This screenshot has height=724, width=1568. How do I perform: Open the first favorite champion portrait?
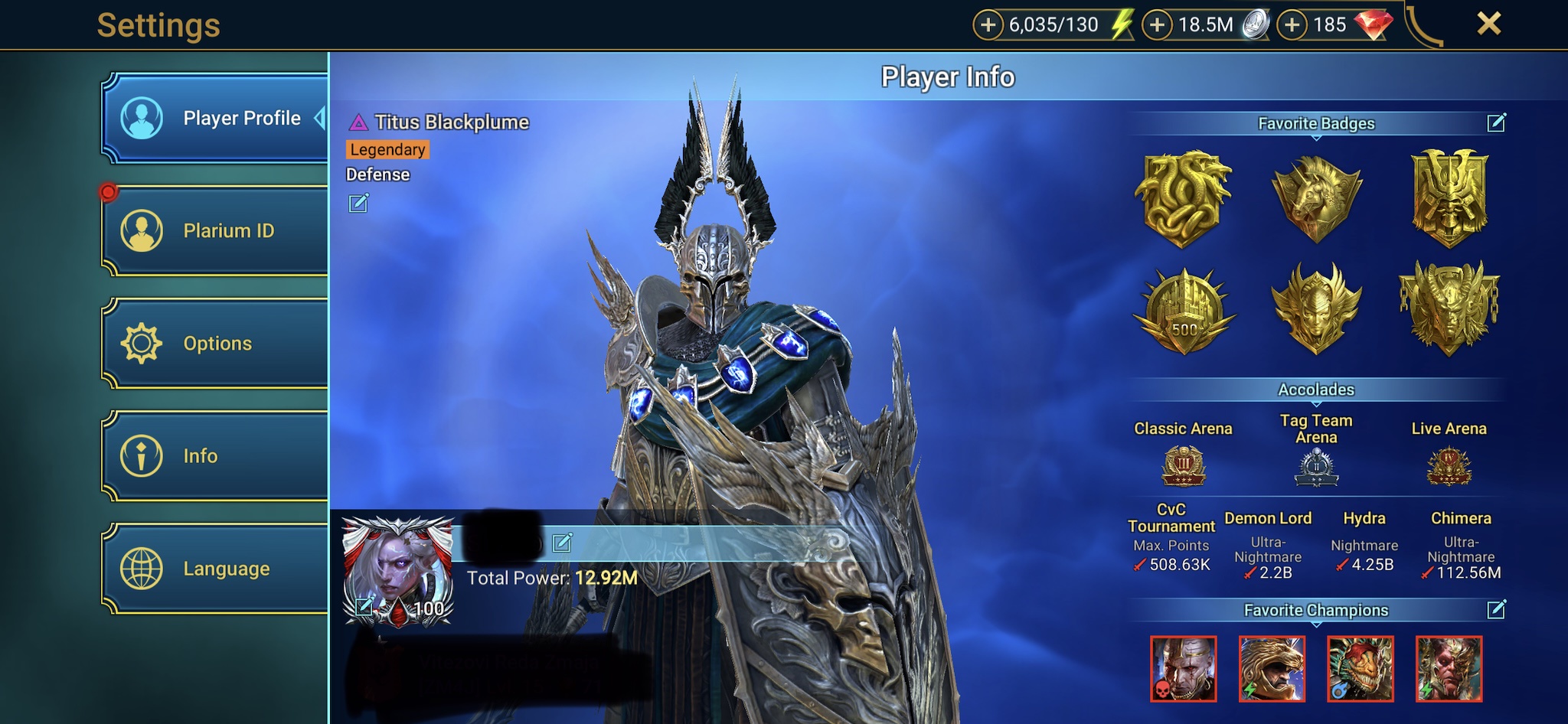(1183, 669)
